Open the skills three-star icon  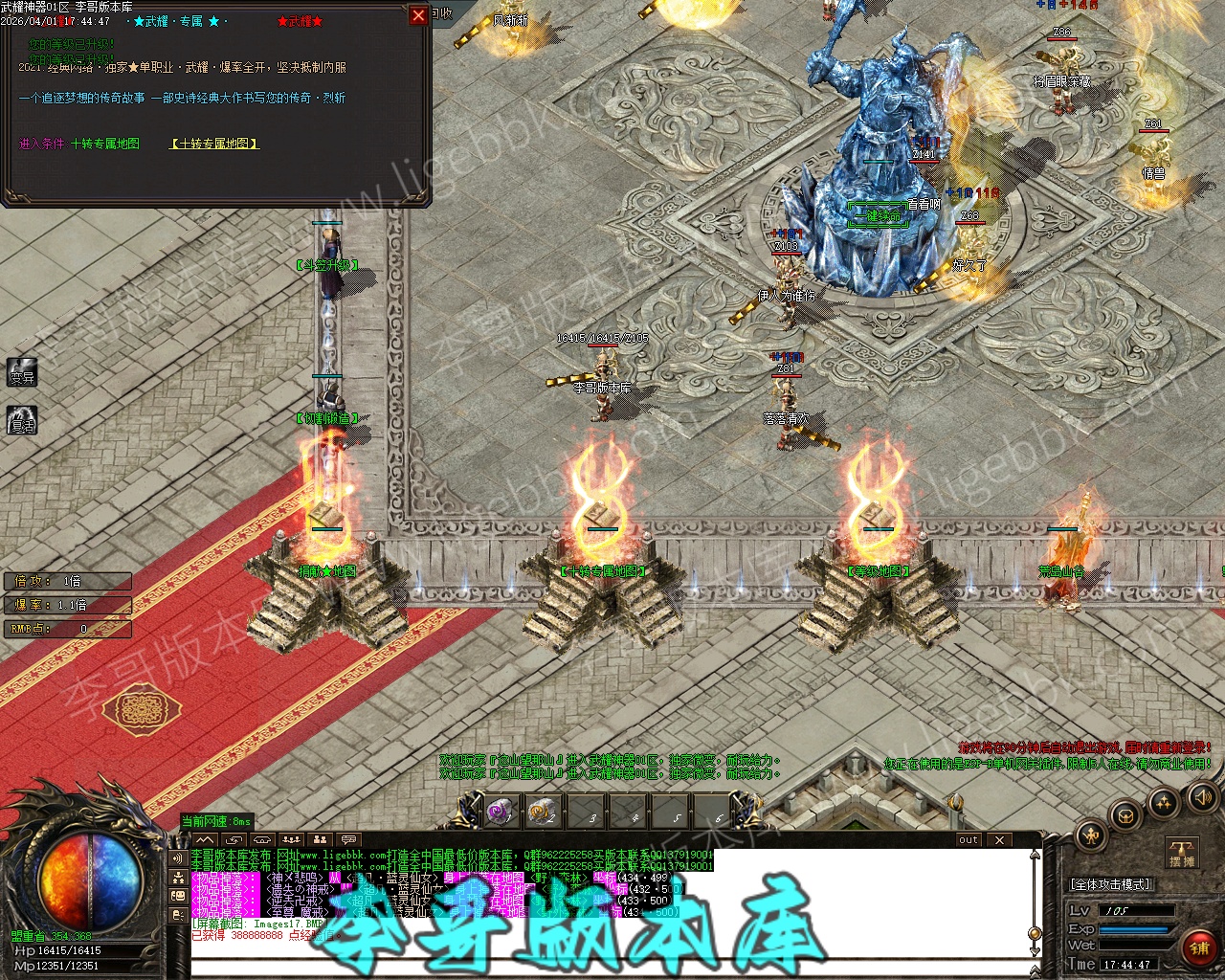click(1164, 803)
